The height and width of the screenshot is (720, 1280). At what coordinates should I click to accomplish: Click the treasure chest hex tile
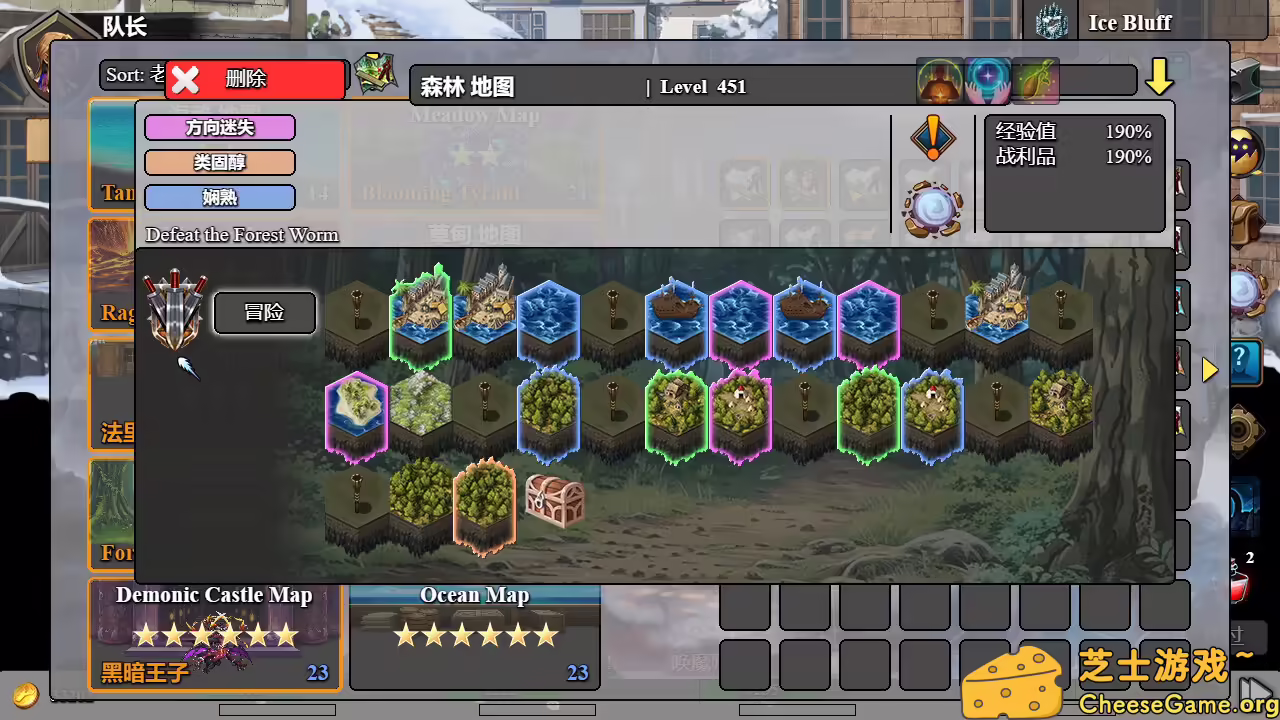click(556, 500)
